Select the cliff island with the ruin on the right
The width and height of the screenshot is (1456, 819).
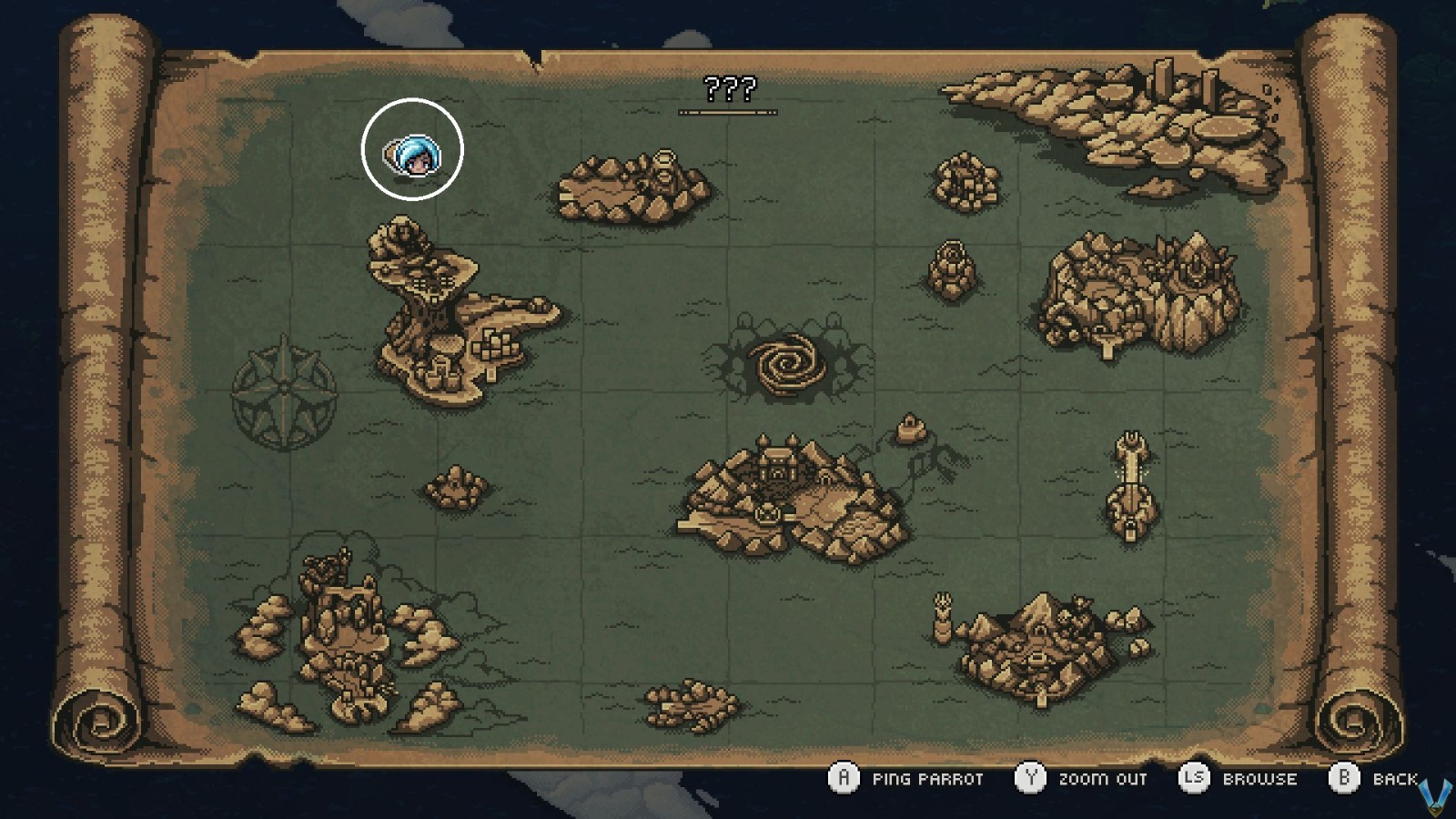point(1137,287)
